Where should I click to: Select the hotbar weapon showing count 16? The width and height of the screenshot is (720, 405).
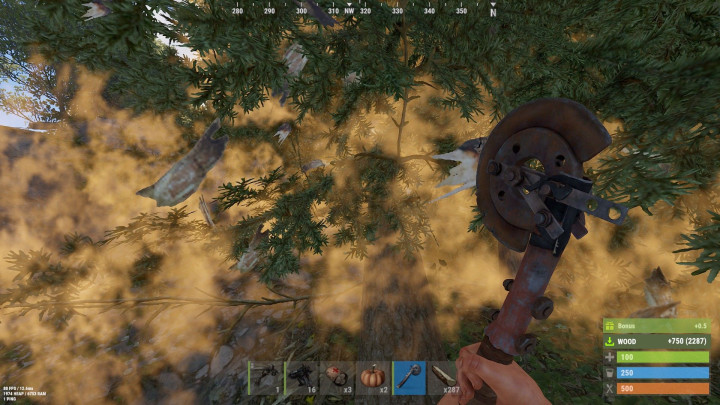click(302, 377)
